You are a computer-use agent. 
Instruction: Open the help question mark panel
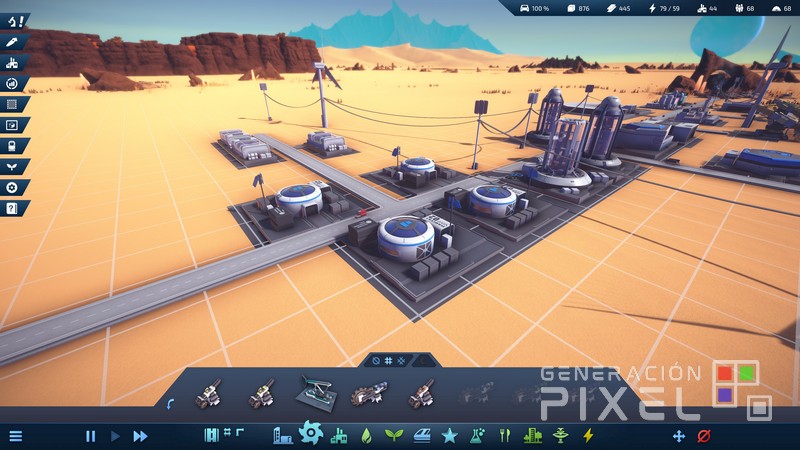click(12, 208)
